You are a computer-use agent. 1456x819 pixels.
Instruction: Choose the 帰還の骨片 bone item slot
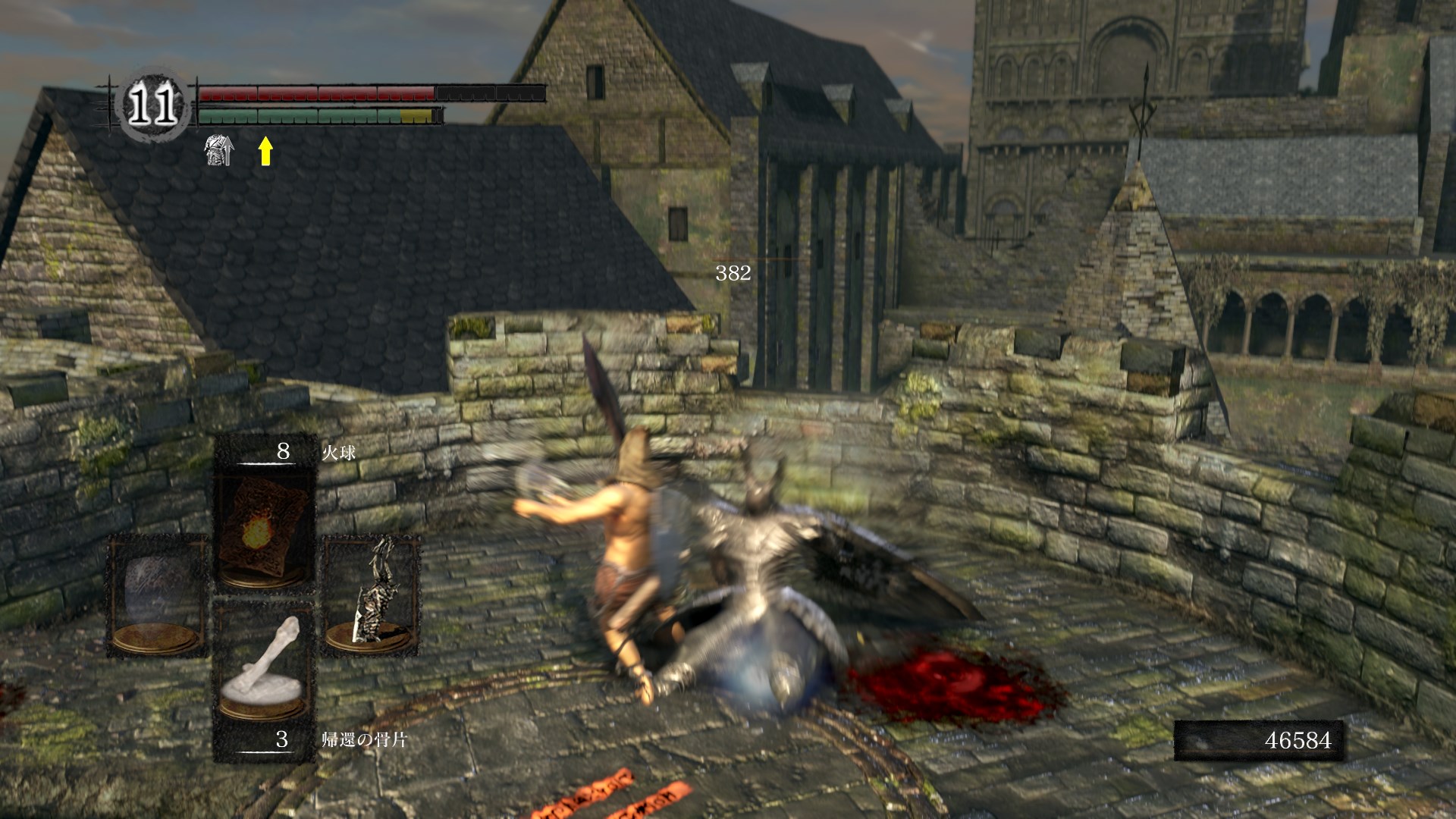click(x=265, y=677)
